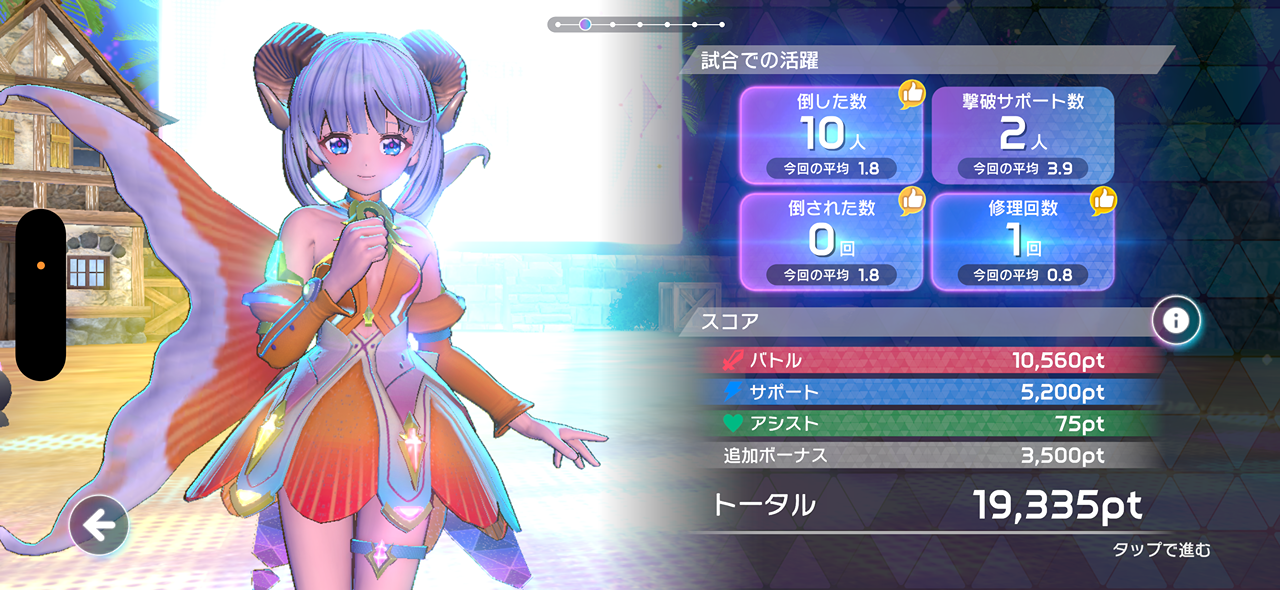The width and height of the screenshot is (1280, 590).
Task: Open the score info button
Action: point(1176,320)
